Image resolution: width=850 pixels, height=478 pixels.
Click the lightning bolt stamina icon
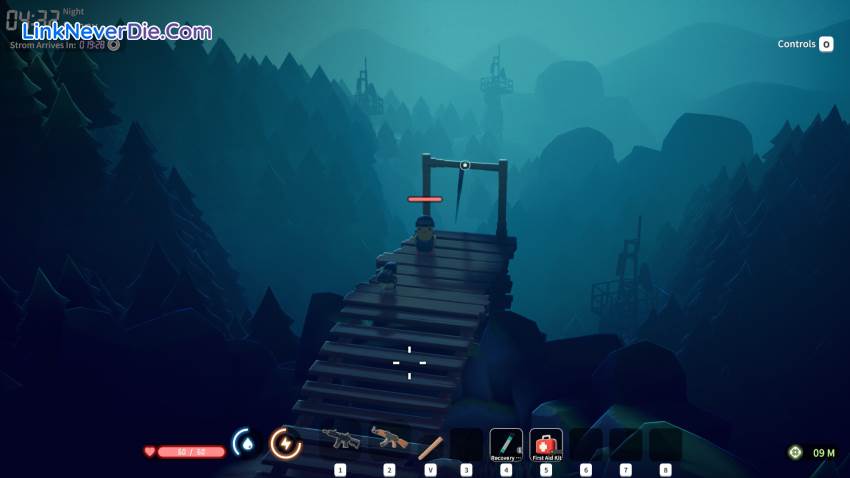(x=286, y=442)
